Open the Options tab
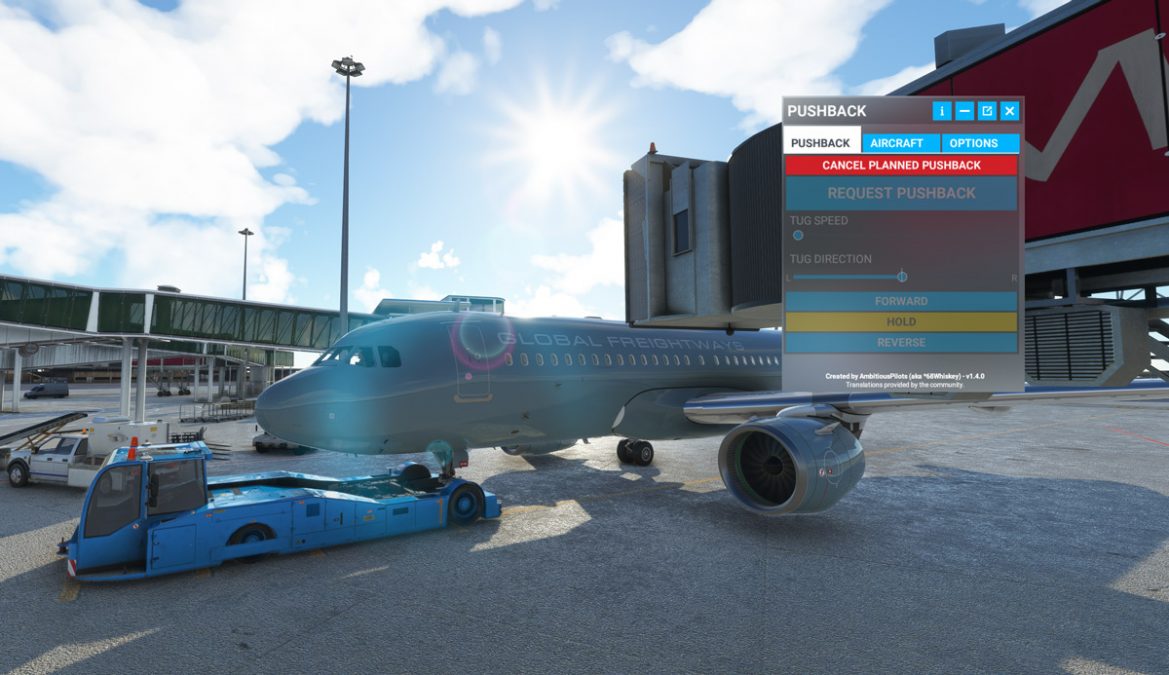This screenshot has height=675, width=1169. point(973,143)
